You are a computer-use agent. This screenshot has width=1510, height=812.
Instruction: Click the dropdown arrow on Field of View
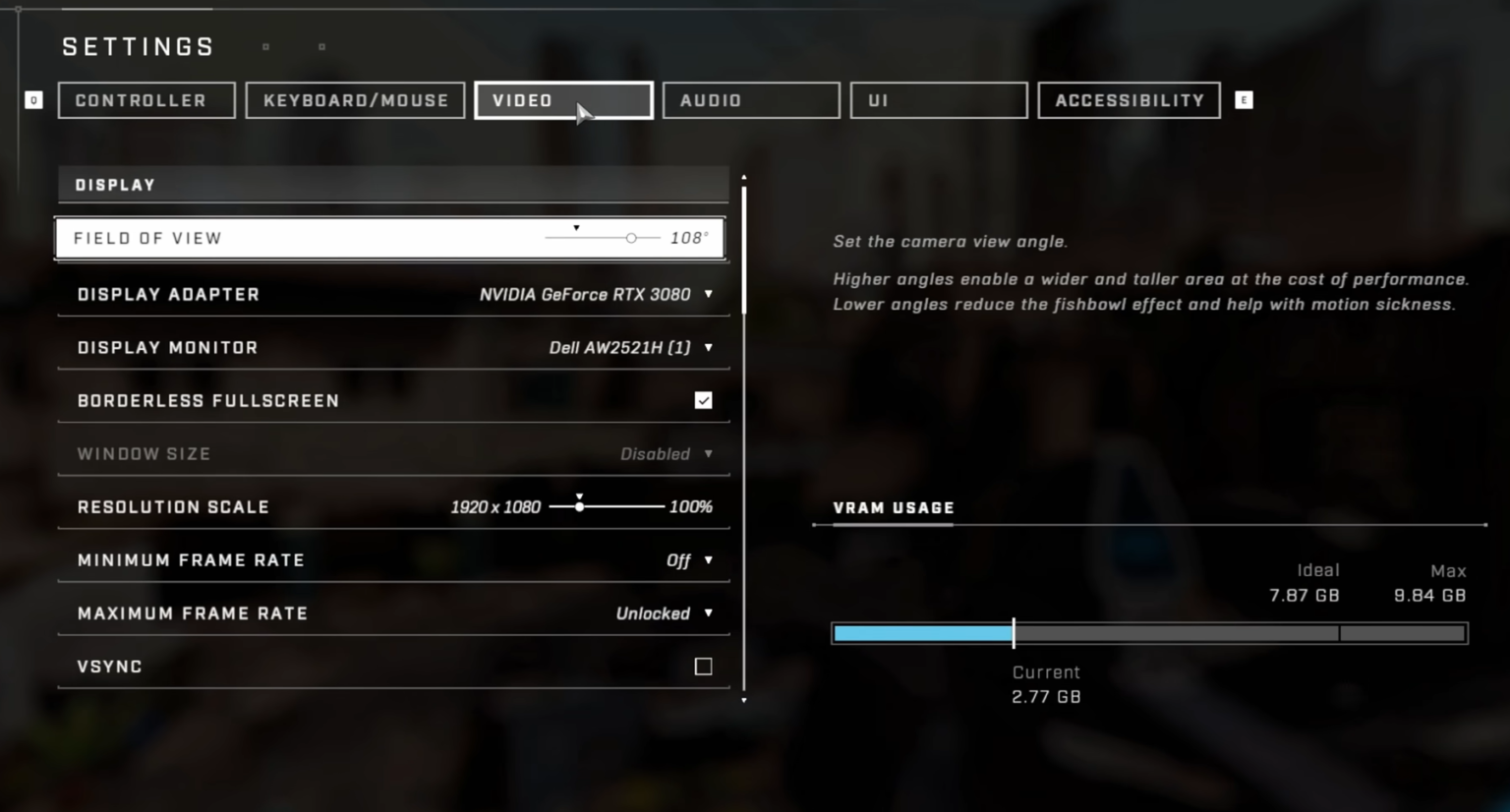click(575, 228)
